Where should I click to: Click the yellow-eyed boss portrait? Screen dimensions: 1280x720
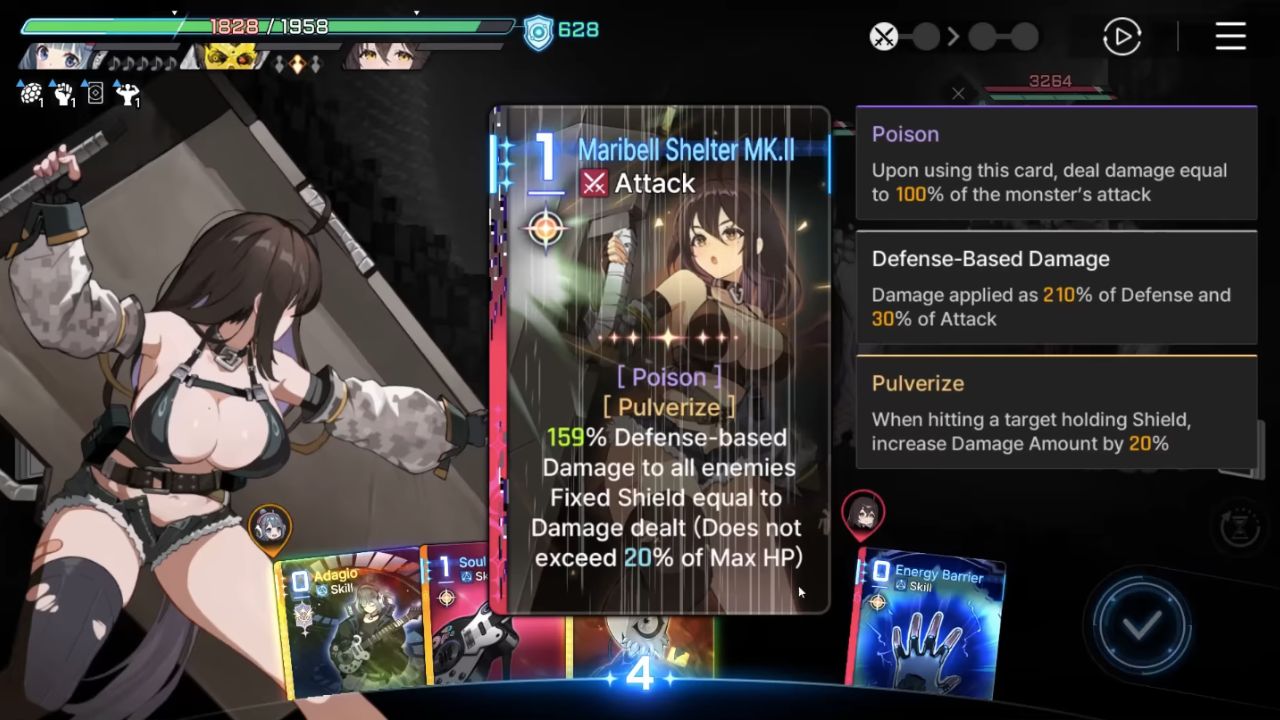coord(228,57)
